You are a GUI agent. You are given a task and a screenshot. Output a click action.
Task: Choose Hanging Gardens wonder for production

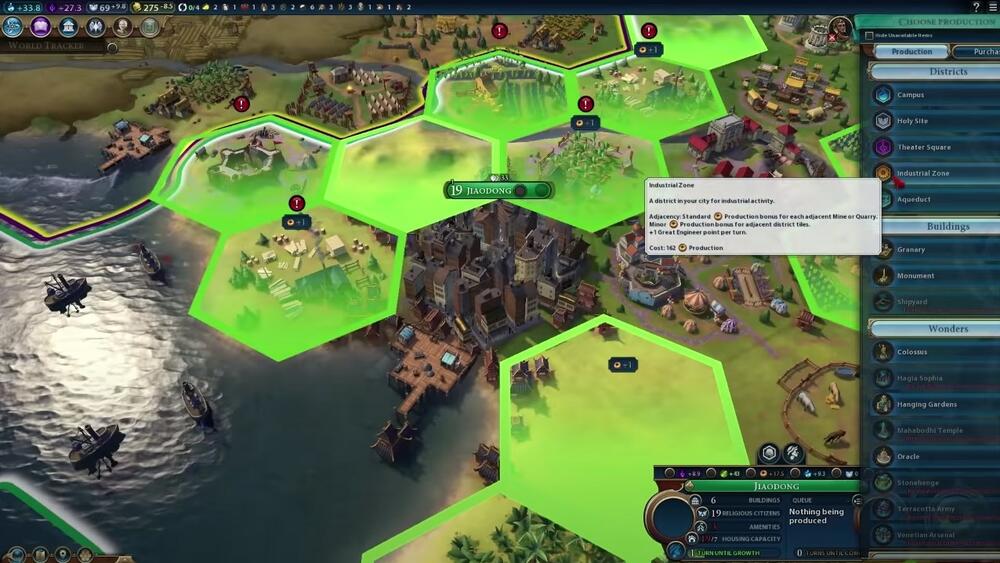coord(925,404)
